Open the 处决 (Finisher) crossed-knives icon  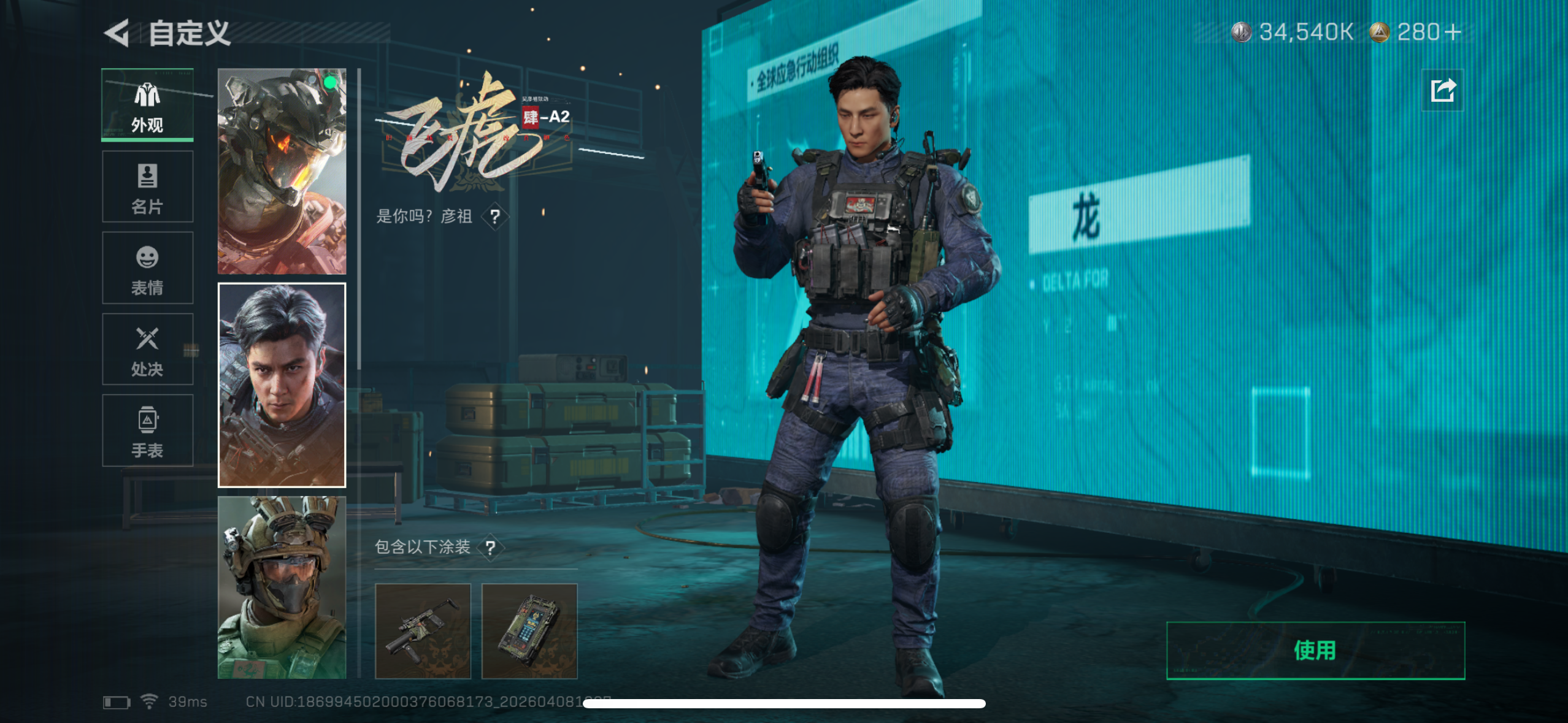pyautogui.click(x=147, y=350)
